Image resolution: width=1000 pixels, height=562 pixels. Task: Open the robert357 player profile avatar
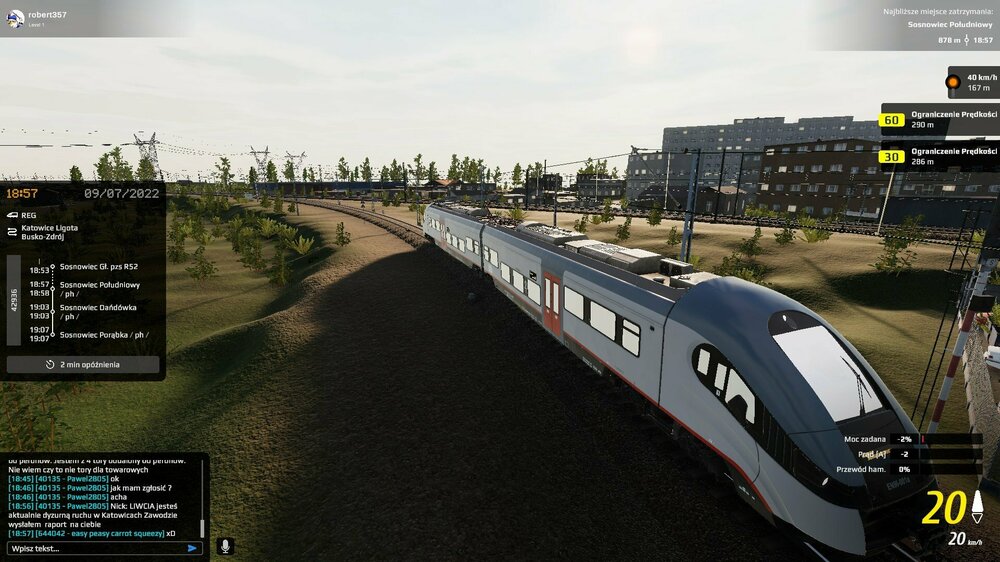(15, 18)
